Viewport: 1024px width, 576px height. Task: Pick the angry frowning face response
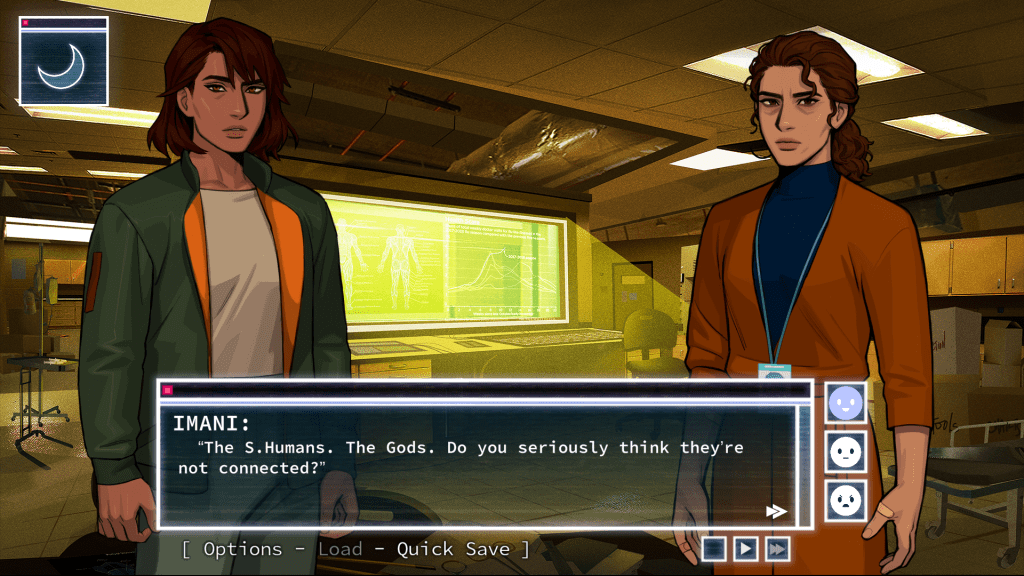click(x=846, y=500)
